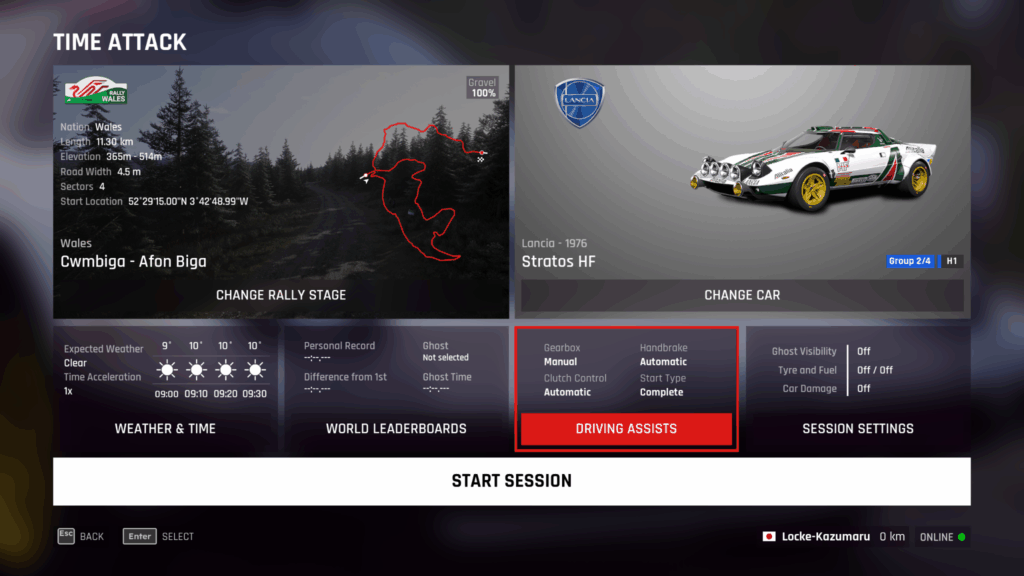
Task: Choose the Change Car option
Action: (741, 295)
